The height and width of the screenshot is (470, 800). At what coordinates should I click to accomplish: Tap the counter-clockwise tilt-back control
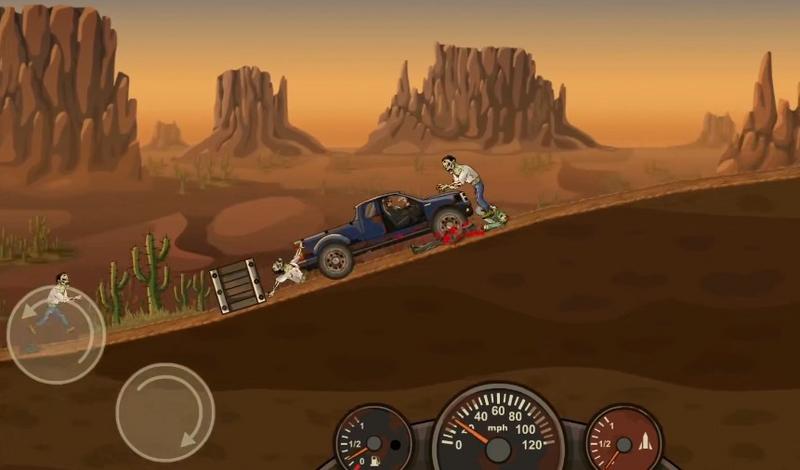pyautogui.click(x=56, y=334)
